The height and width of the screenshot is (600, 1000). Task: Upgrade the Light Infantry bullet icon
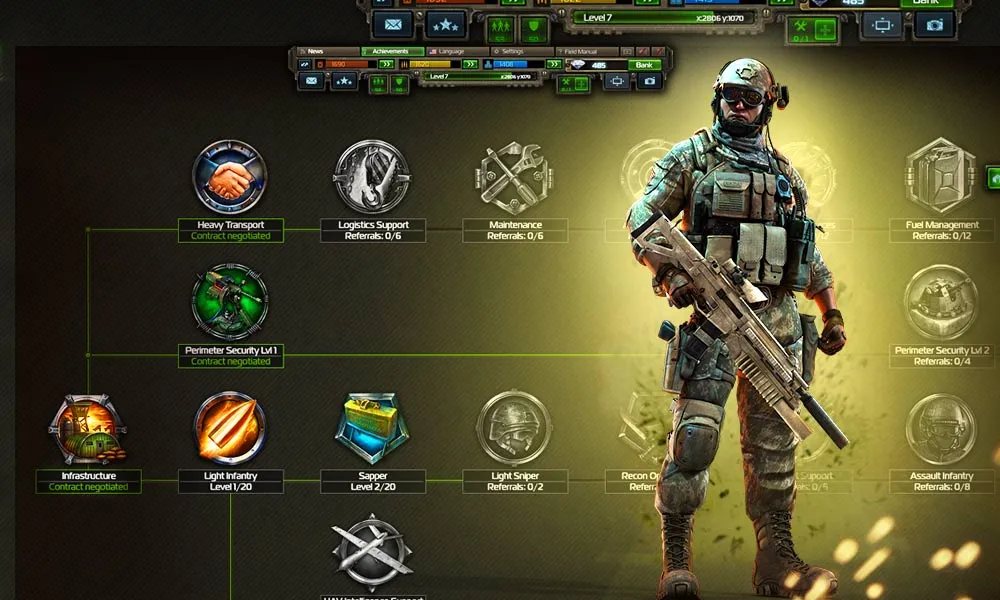coord(230,428)
